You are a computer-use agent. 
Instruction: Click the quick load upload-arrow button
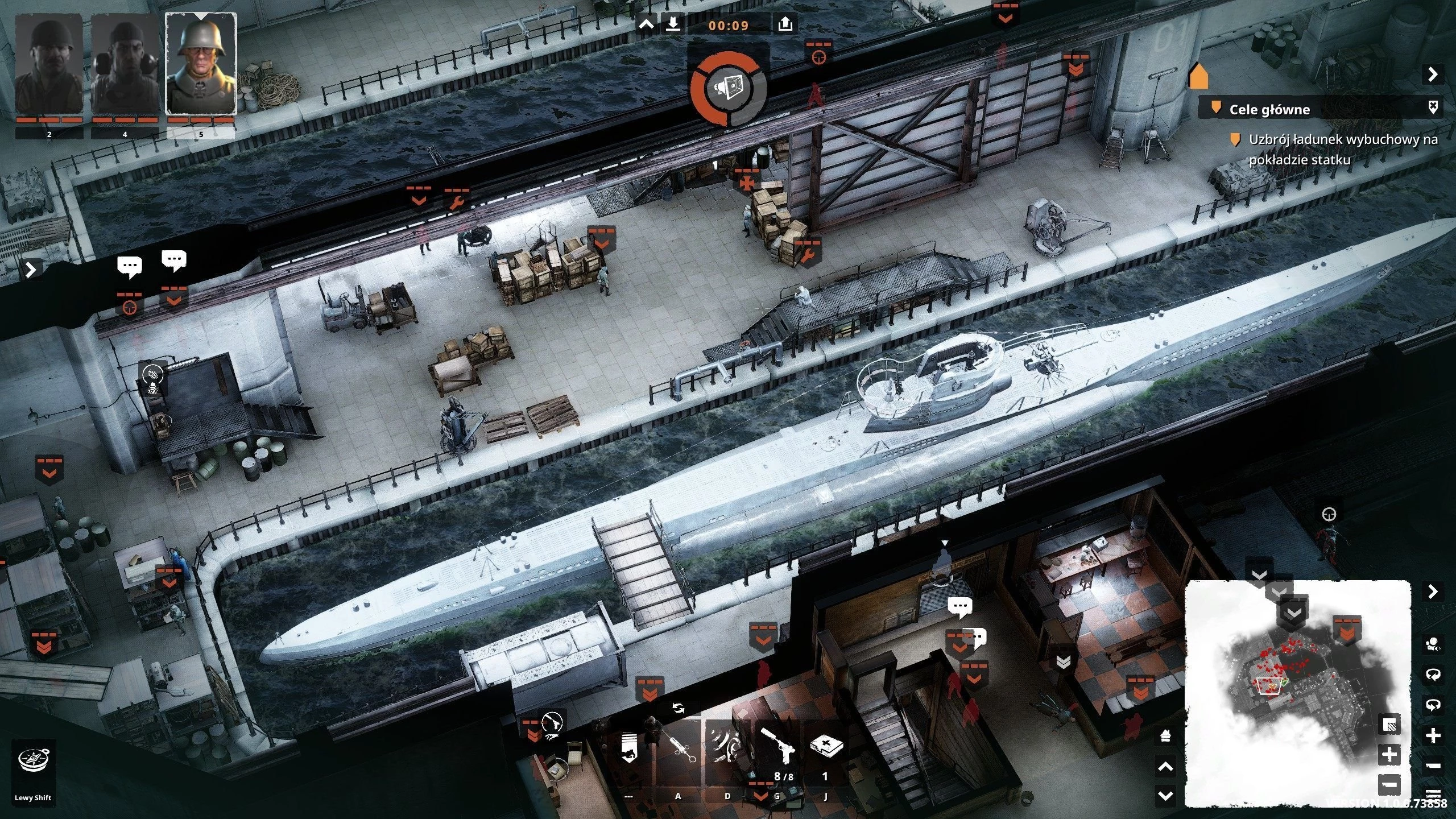pyautogui.click(x=785, y=24)
